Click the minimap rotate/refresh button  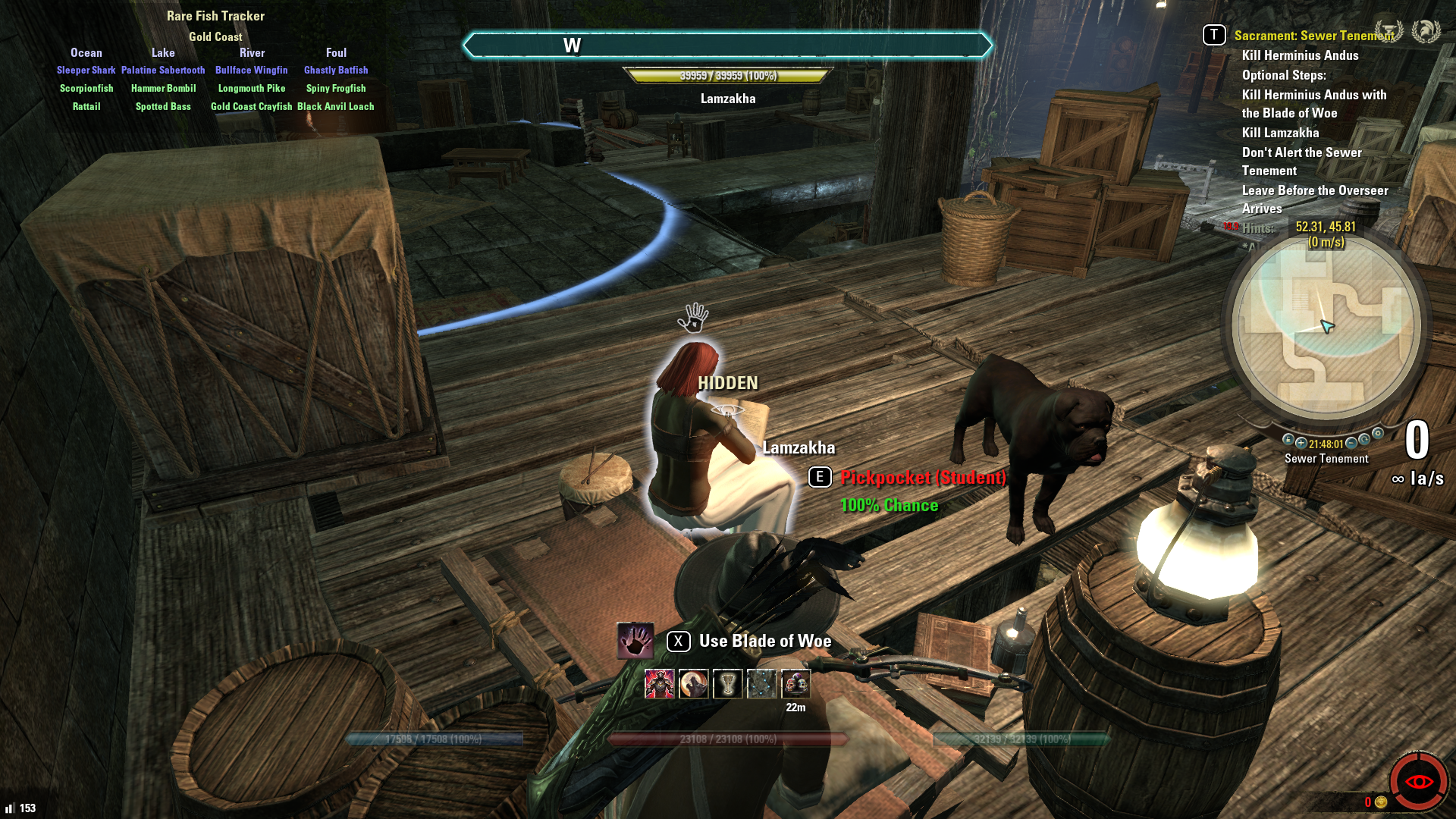pos(1364,440)
